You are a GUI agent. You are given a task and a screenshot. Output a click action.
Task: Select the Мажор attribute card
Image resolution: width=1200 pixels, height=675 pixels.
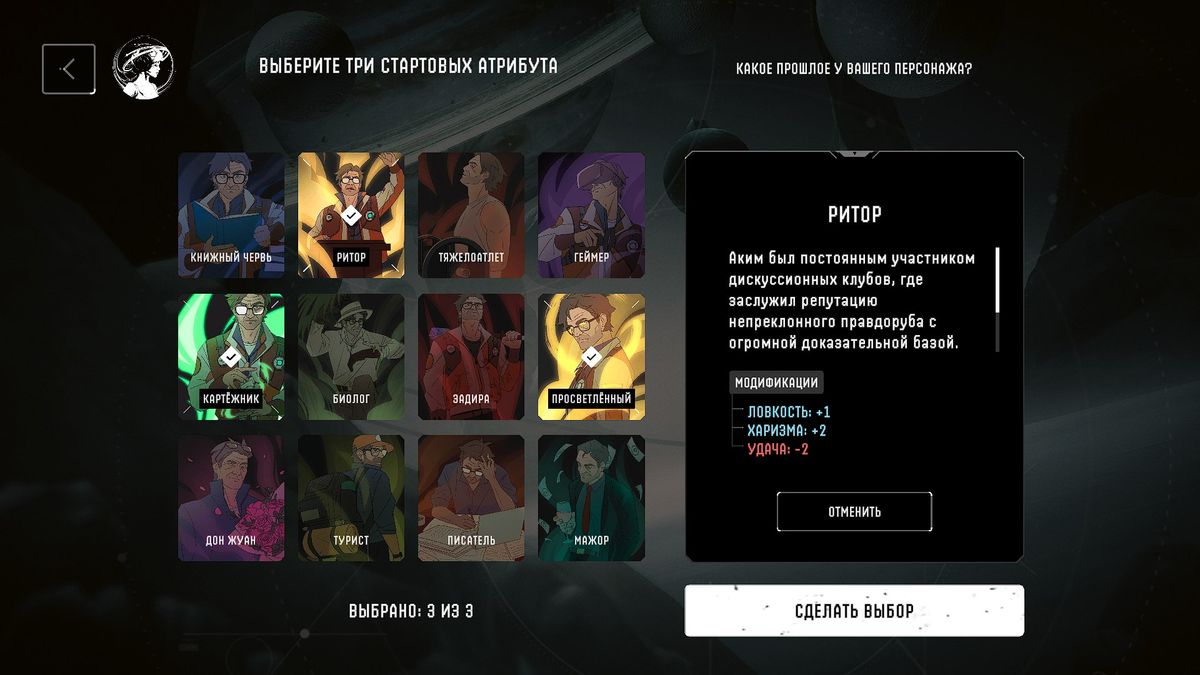[x=591, y=498]
